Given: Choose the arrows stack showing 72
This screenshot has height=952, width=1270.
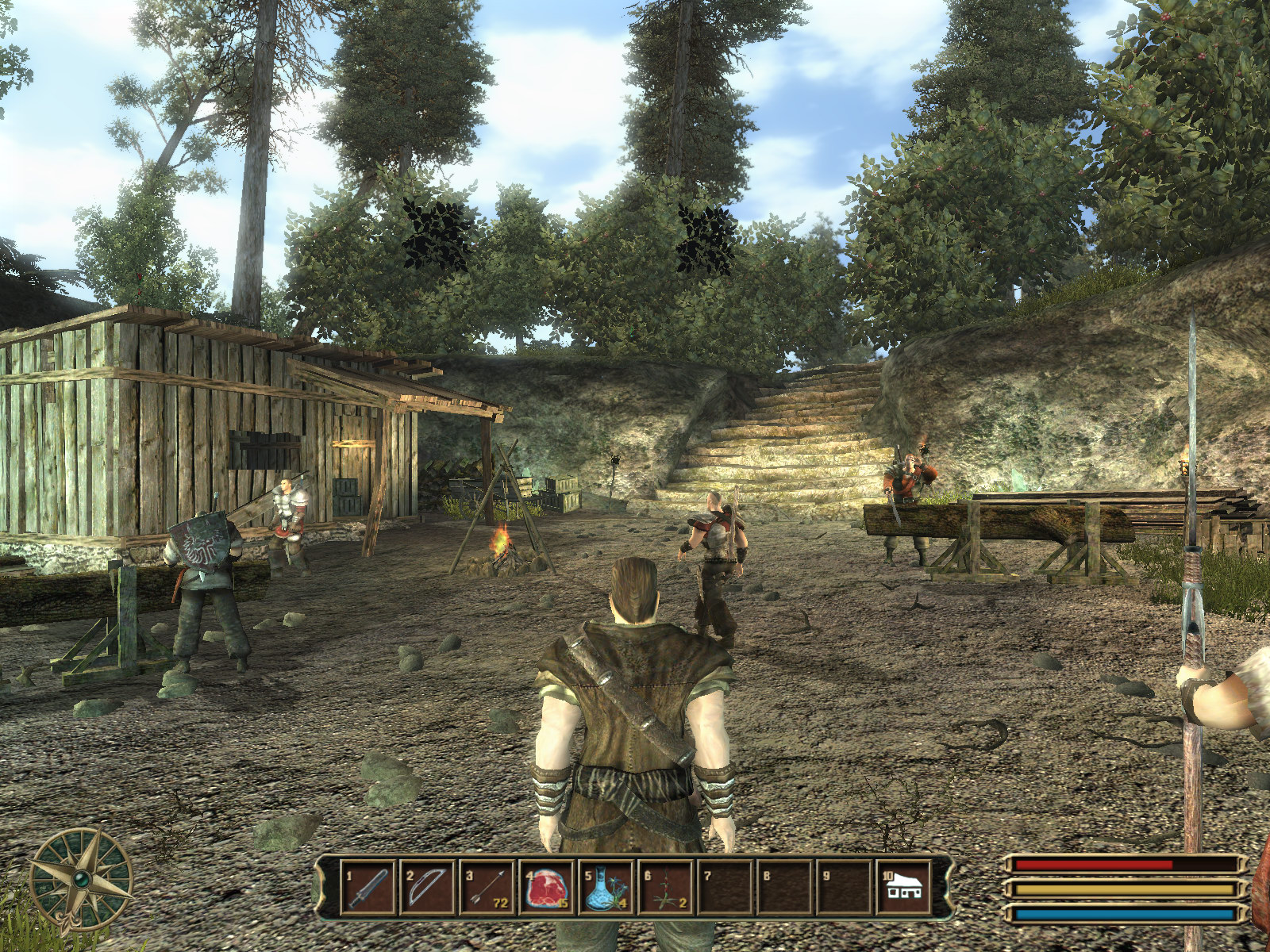Looking at the screenshot, I should pyautogui.click(x=487, y=885).
